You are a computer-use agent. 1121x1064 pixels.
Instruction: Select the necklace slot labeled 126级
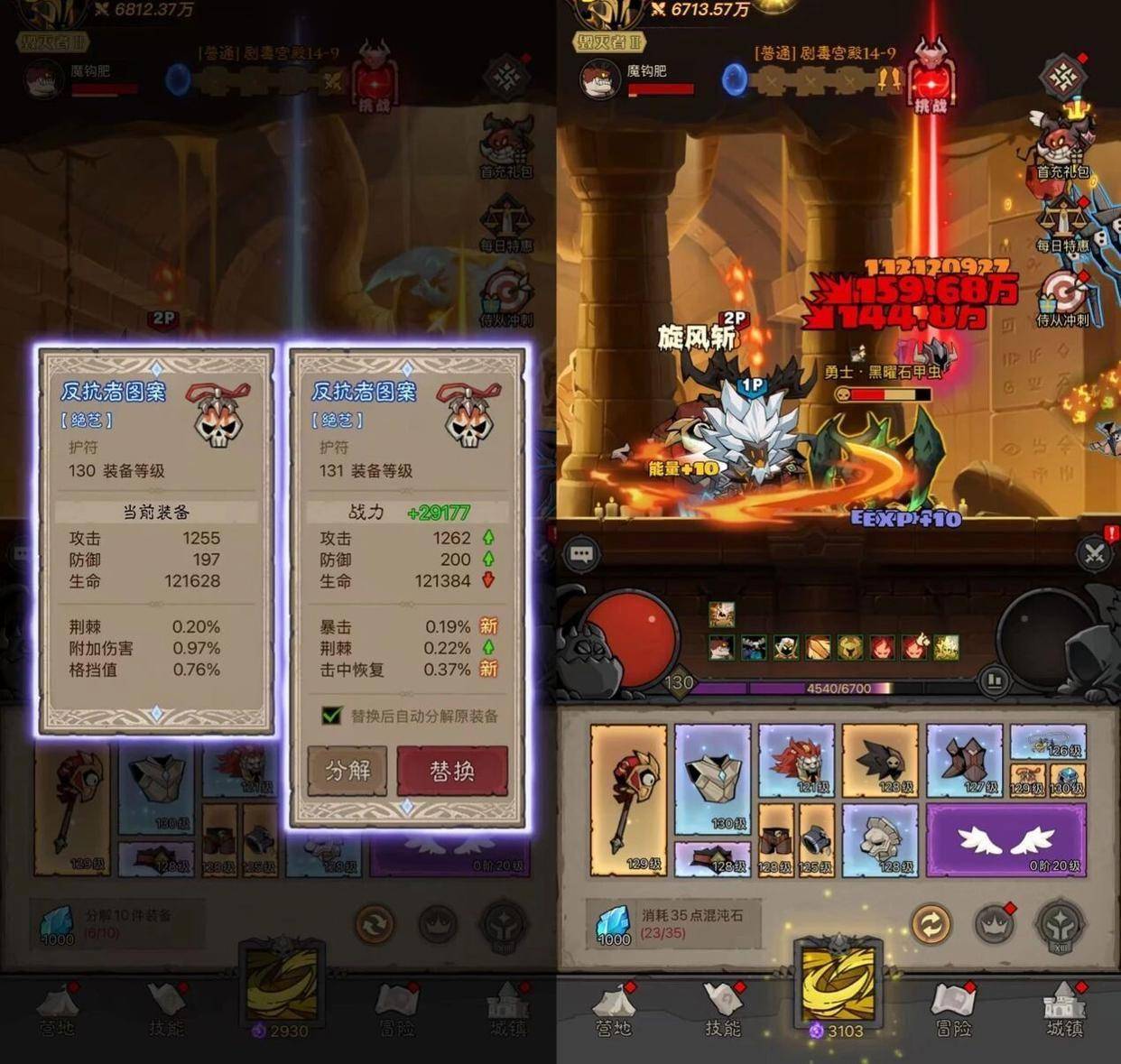pos(1047,742)
